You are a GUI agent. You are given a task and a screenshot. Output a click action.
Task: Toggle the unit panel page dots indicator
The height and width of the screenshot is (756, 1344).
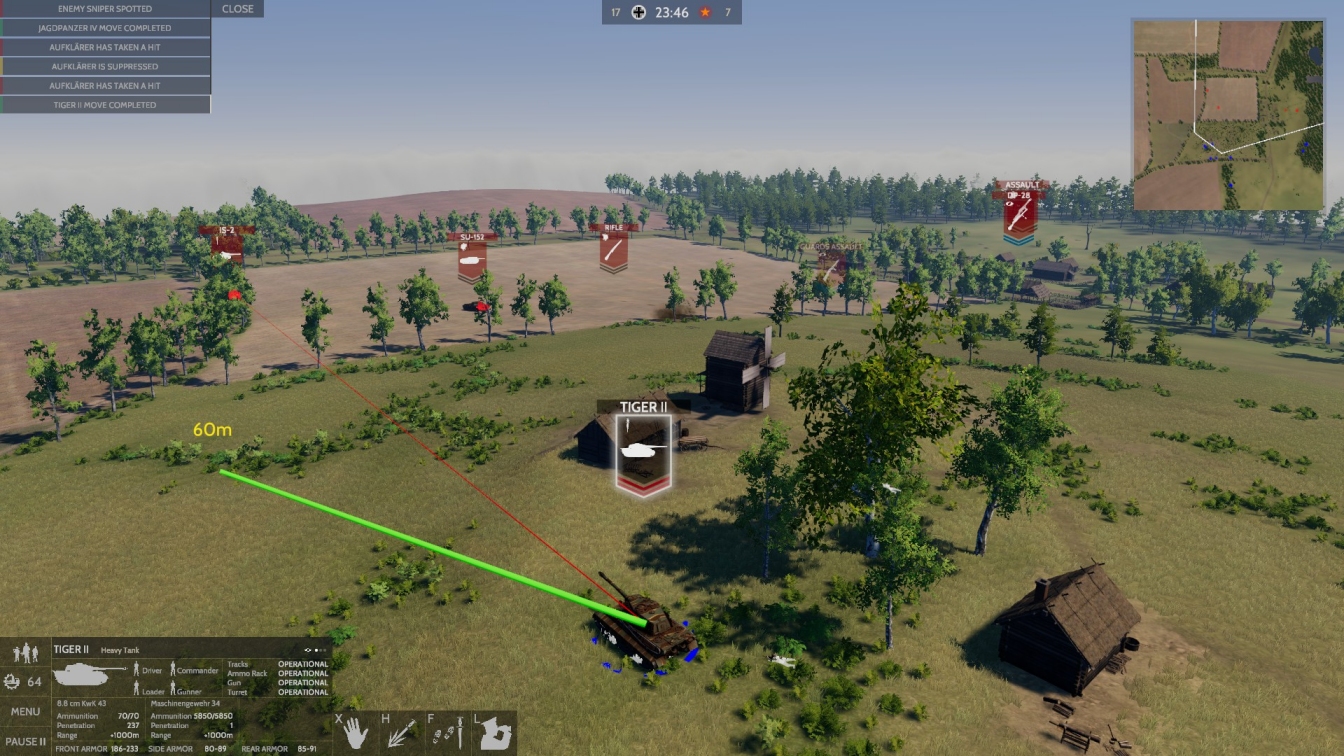tap(316, 650)
